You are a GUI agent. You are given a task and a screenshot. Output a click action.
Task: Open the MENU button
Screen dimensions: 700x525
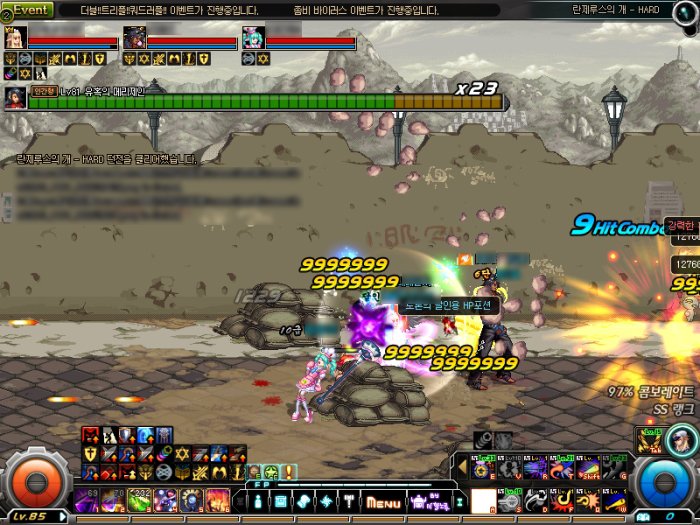coord(383,501)
